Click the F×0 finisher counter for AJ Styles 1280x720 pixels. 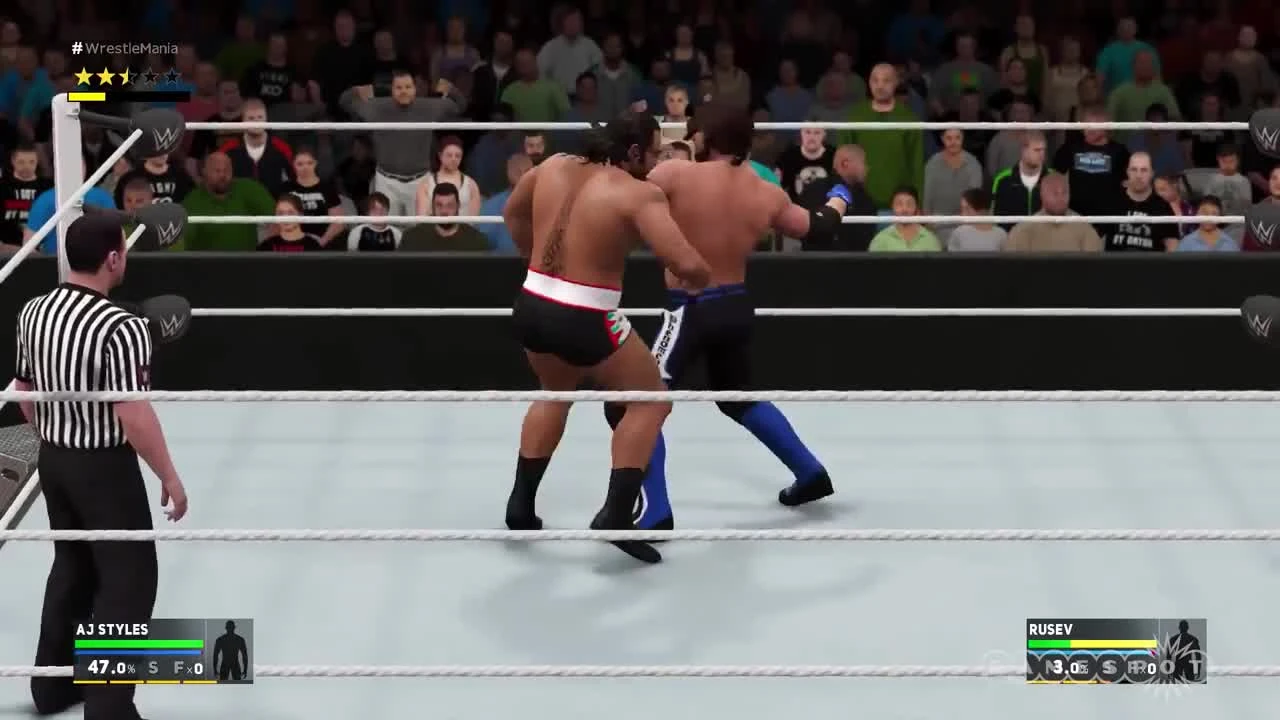[x=187, y=667]
